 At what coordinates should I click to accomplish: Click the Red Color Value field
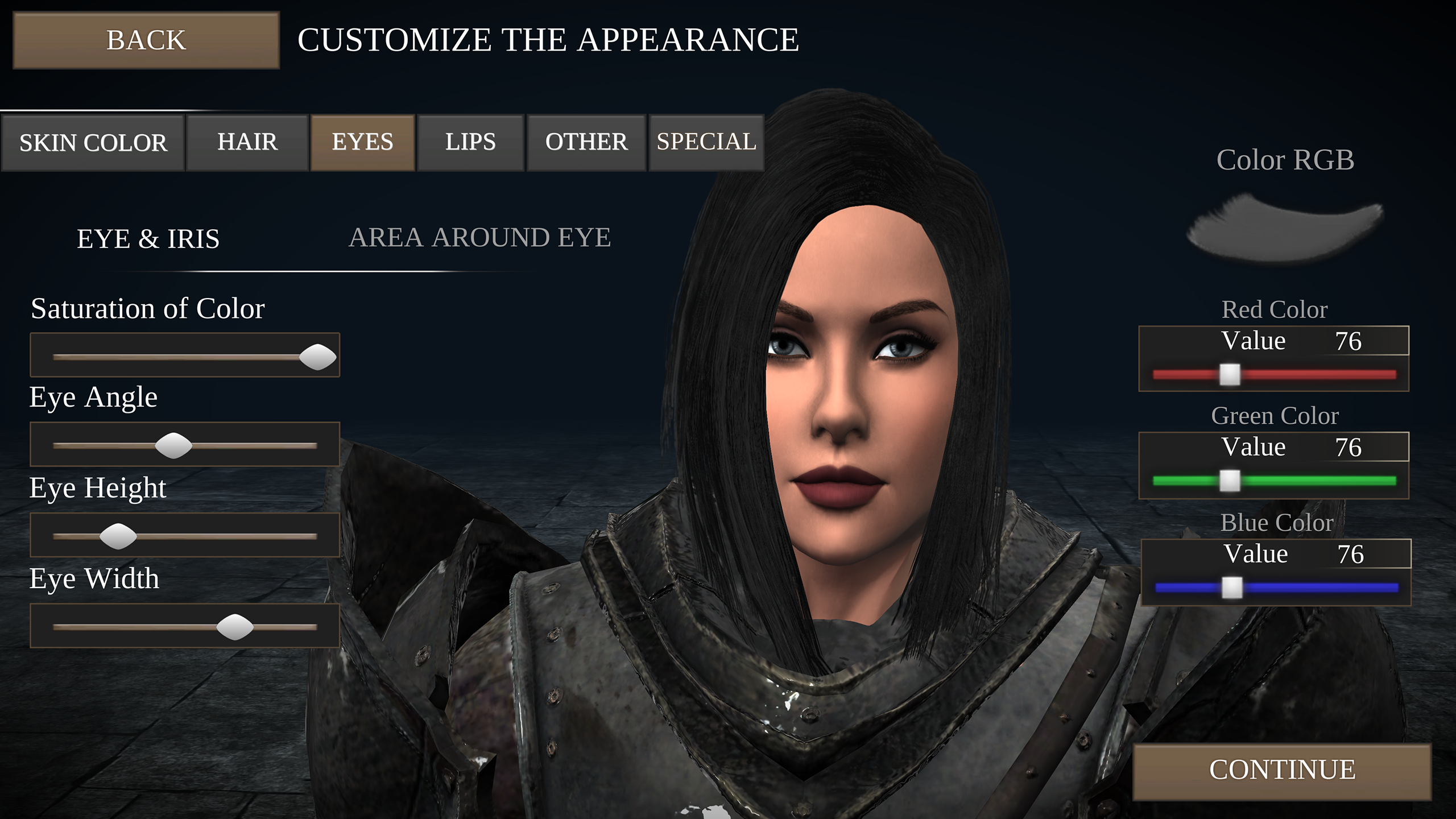(x=1274, y=340)
